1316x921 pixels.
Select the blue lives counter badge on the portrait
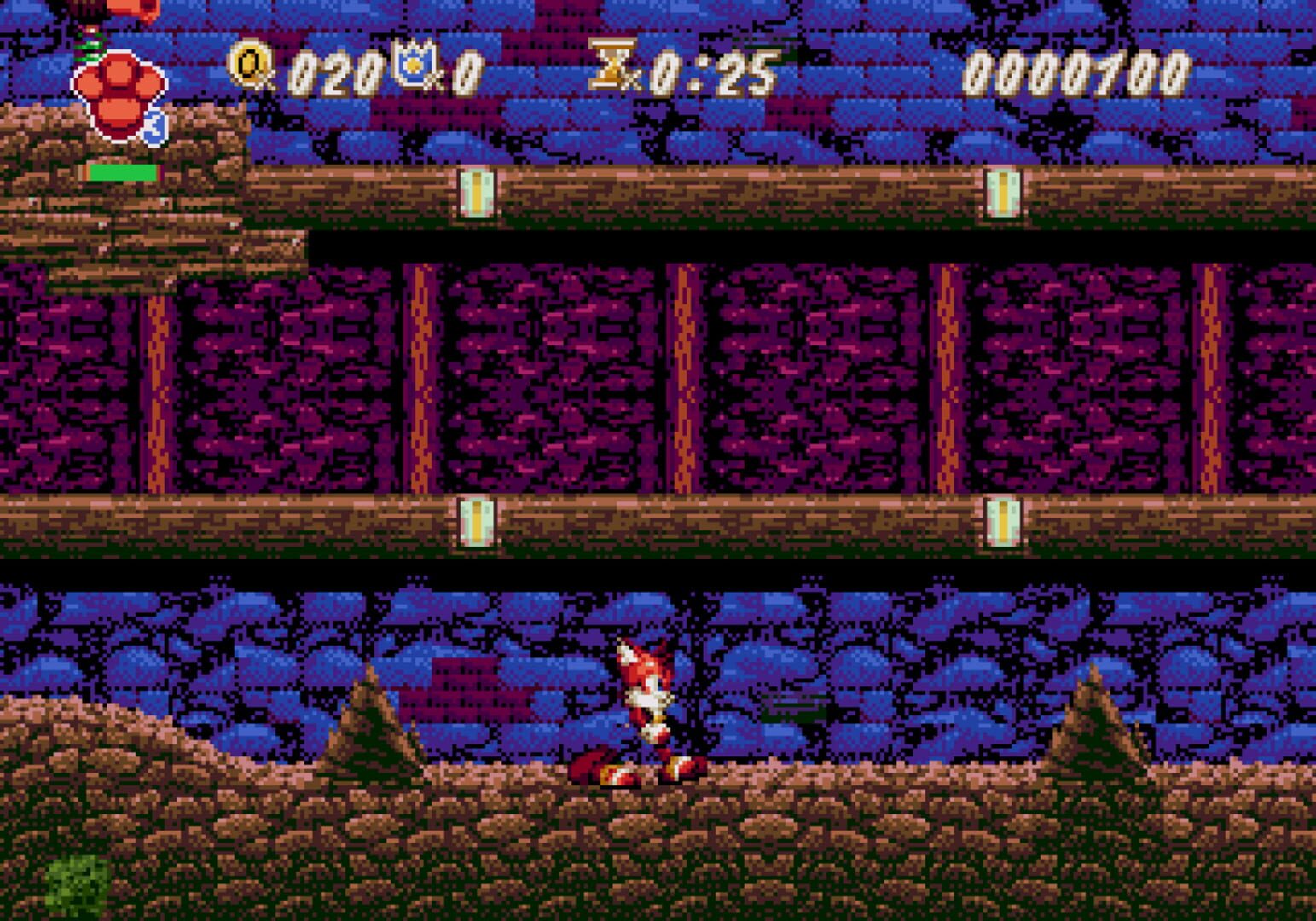[x=154, y=128]
